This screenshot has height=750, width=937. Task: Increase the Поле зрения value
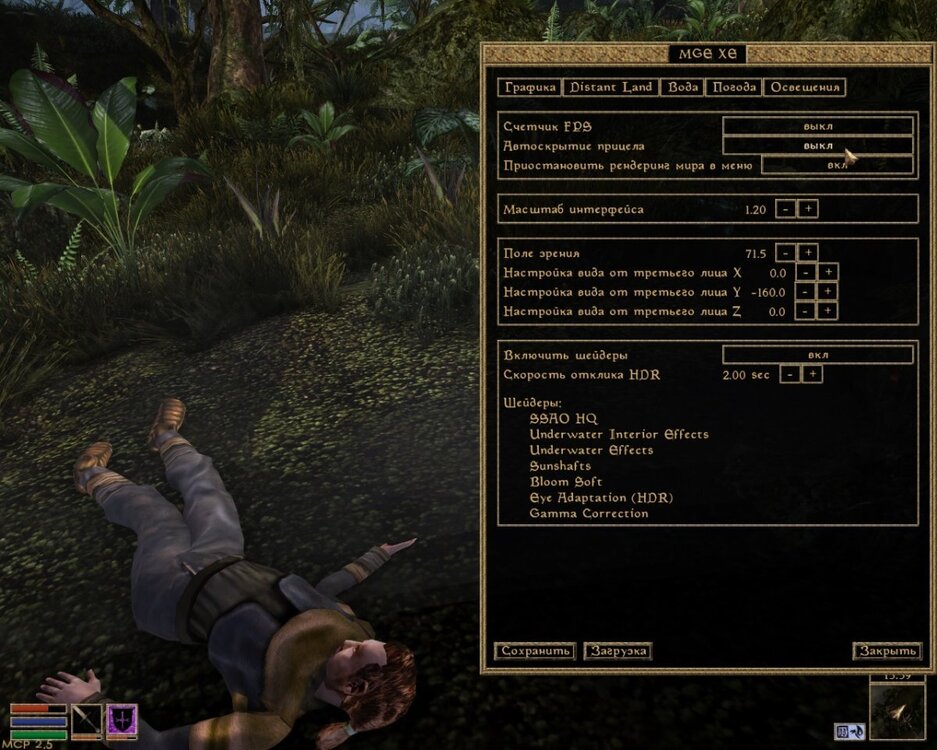tap(809, 253)
